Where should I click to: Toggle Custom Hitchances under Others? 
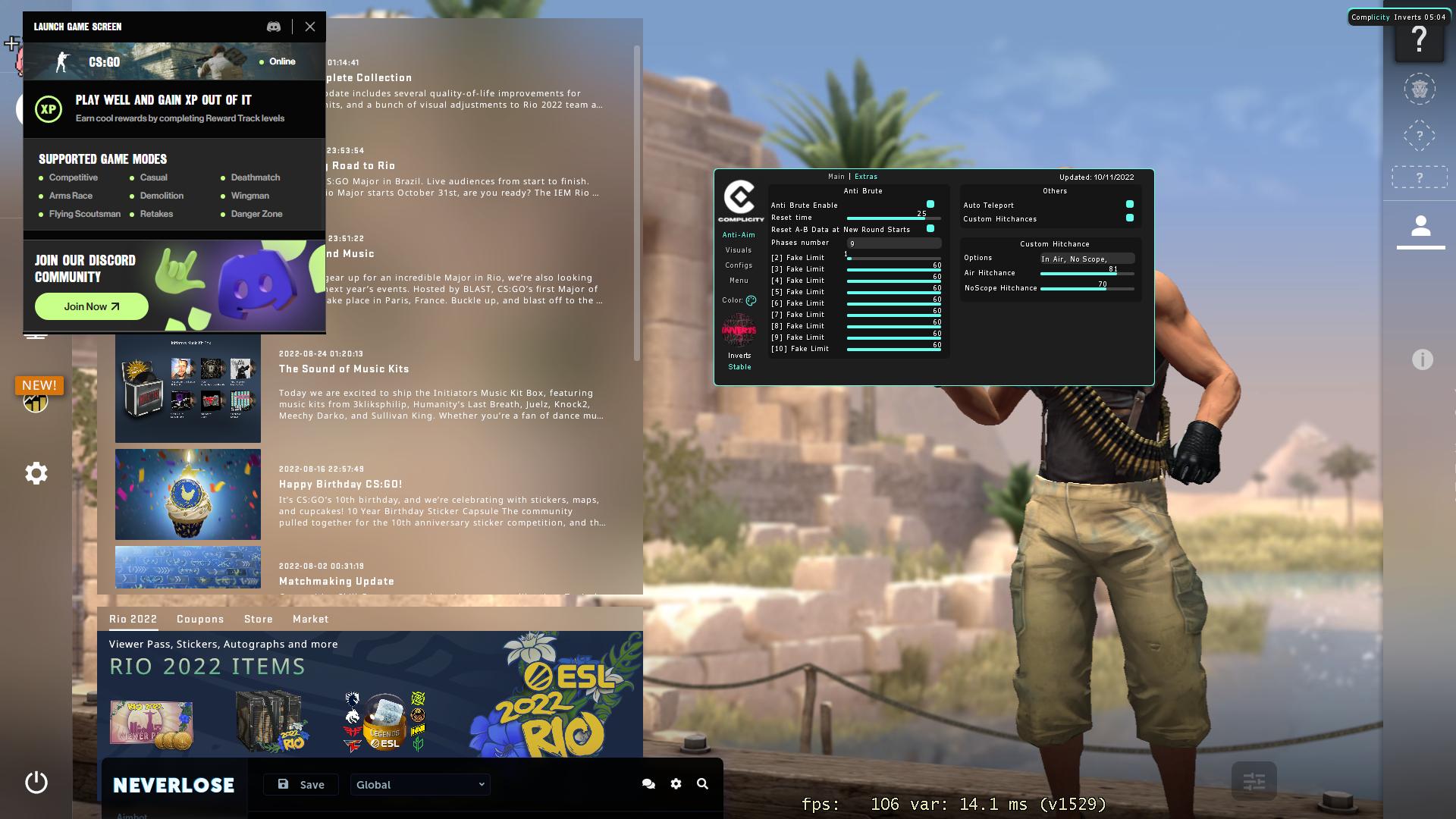click(1130, 218)
